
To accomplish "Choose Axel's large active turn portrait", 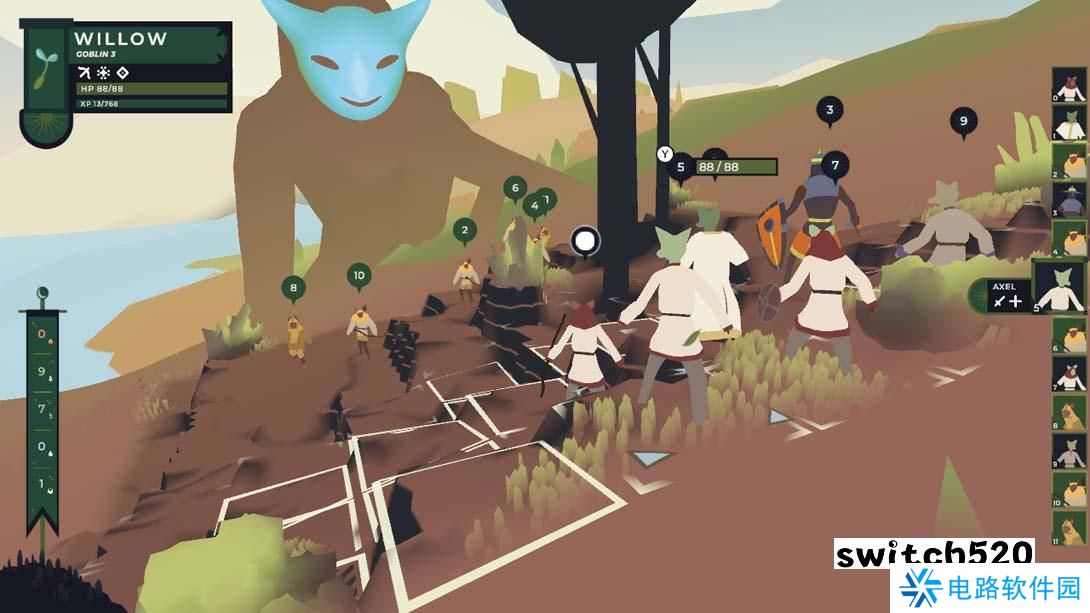I will pyautogui.click(x=1061, y=288).
